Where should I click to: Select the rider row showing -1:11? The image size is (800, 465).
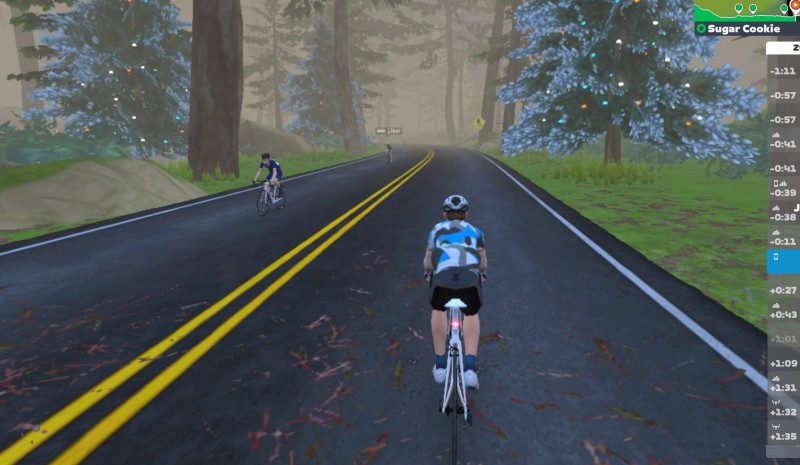783,71
